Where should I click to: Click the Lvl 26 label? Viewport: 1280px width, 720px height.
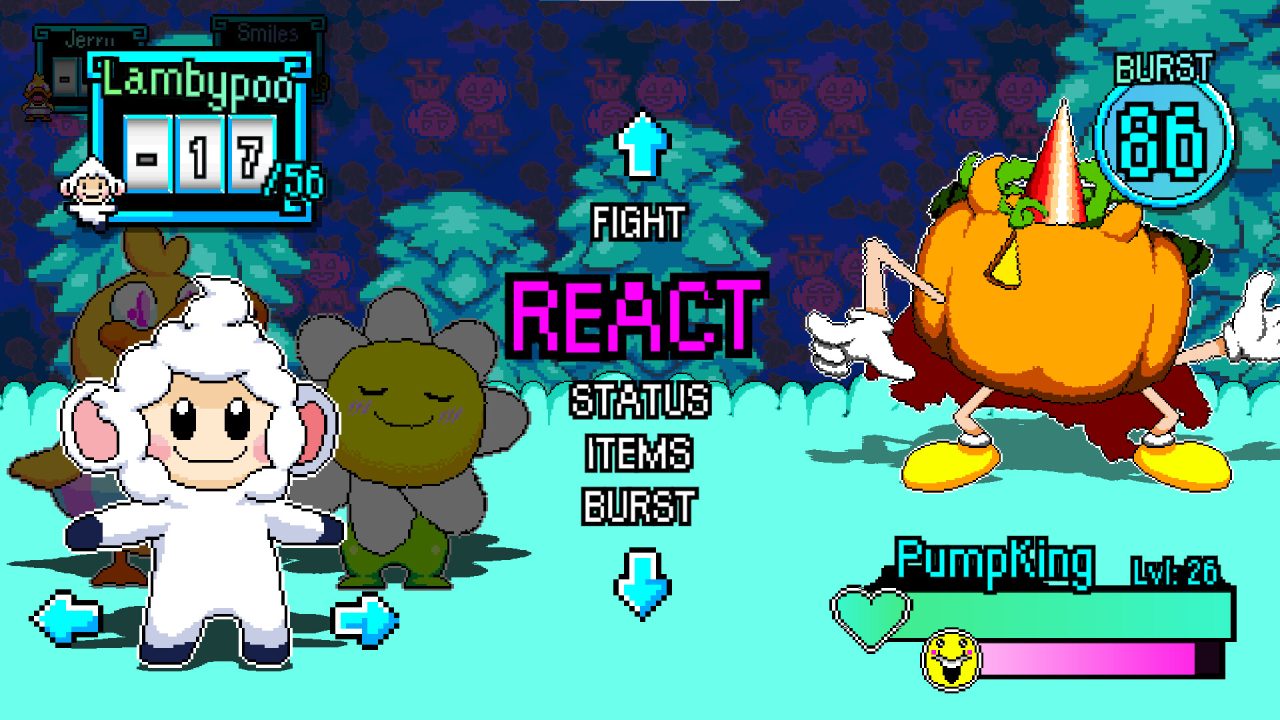1173,573
